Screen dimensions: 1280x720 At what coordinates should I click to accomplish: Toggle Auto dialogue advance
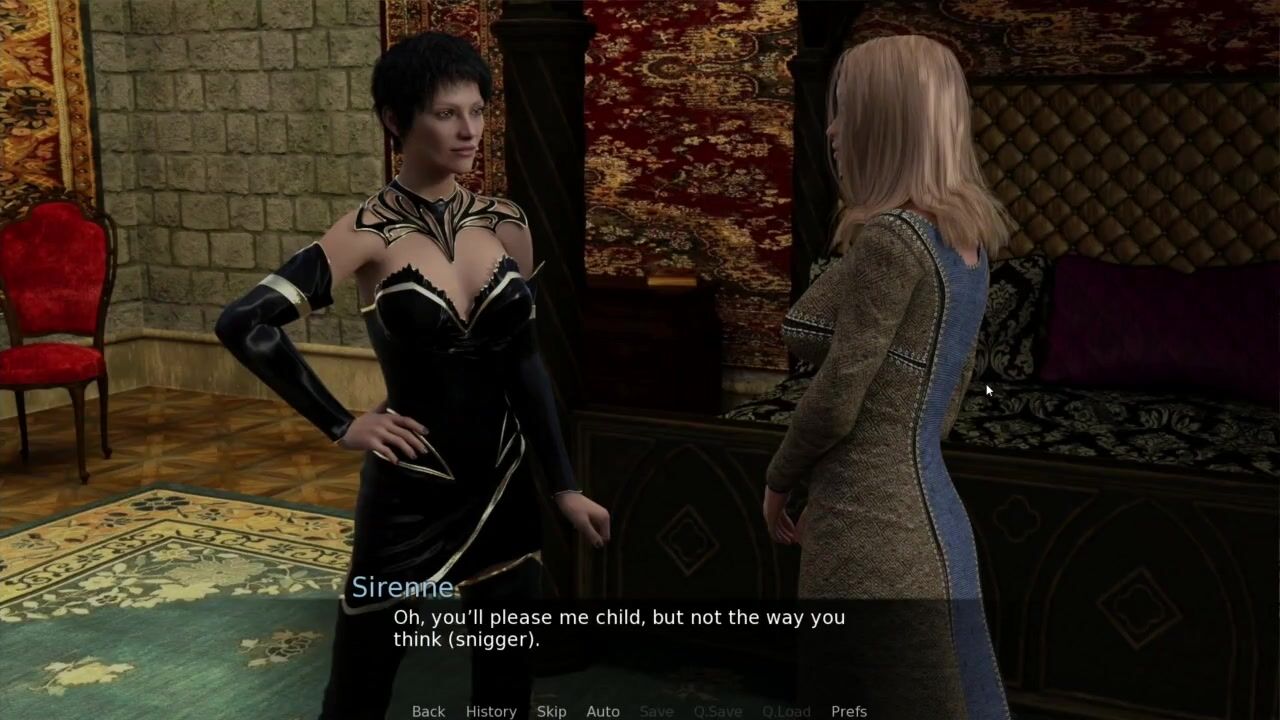coord(603,711)
